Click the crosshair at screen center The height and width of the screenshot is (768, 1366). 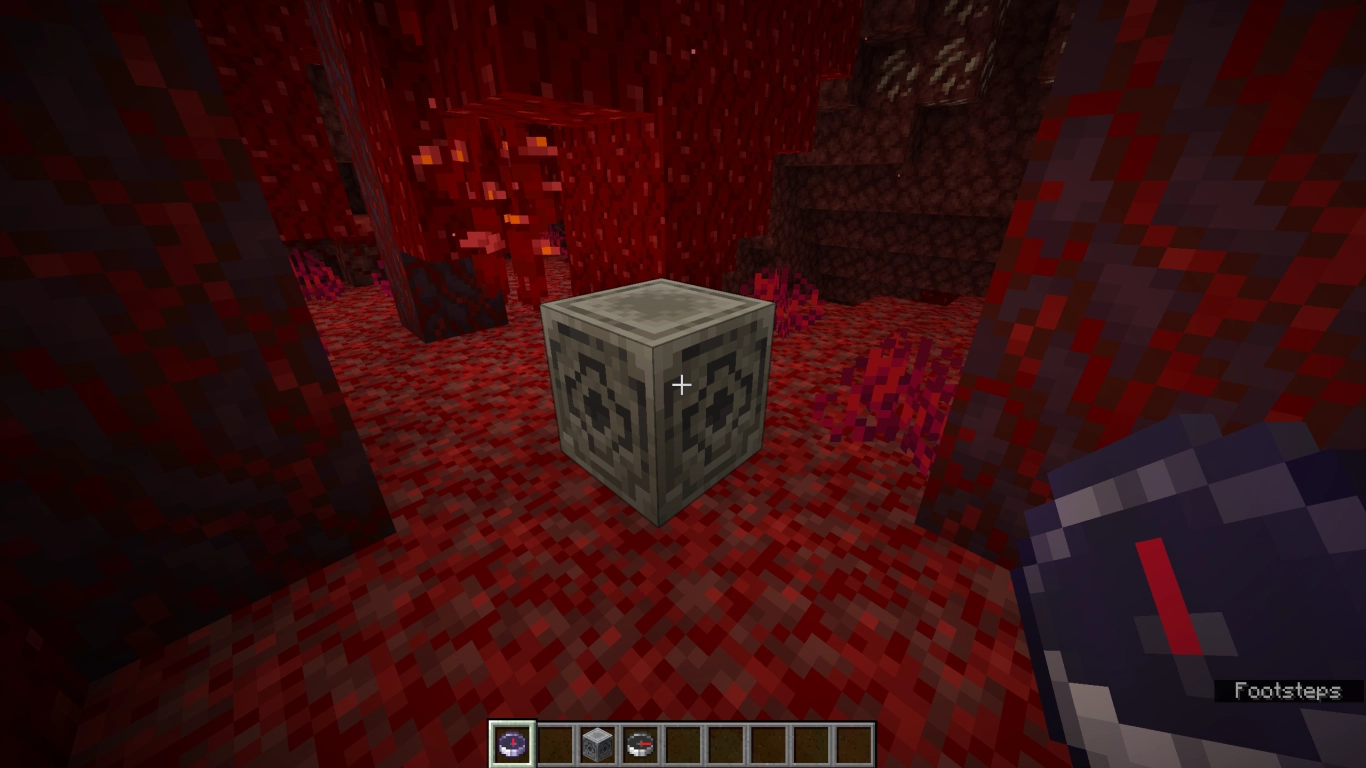[683, 384]
